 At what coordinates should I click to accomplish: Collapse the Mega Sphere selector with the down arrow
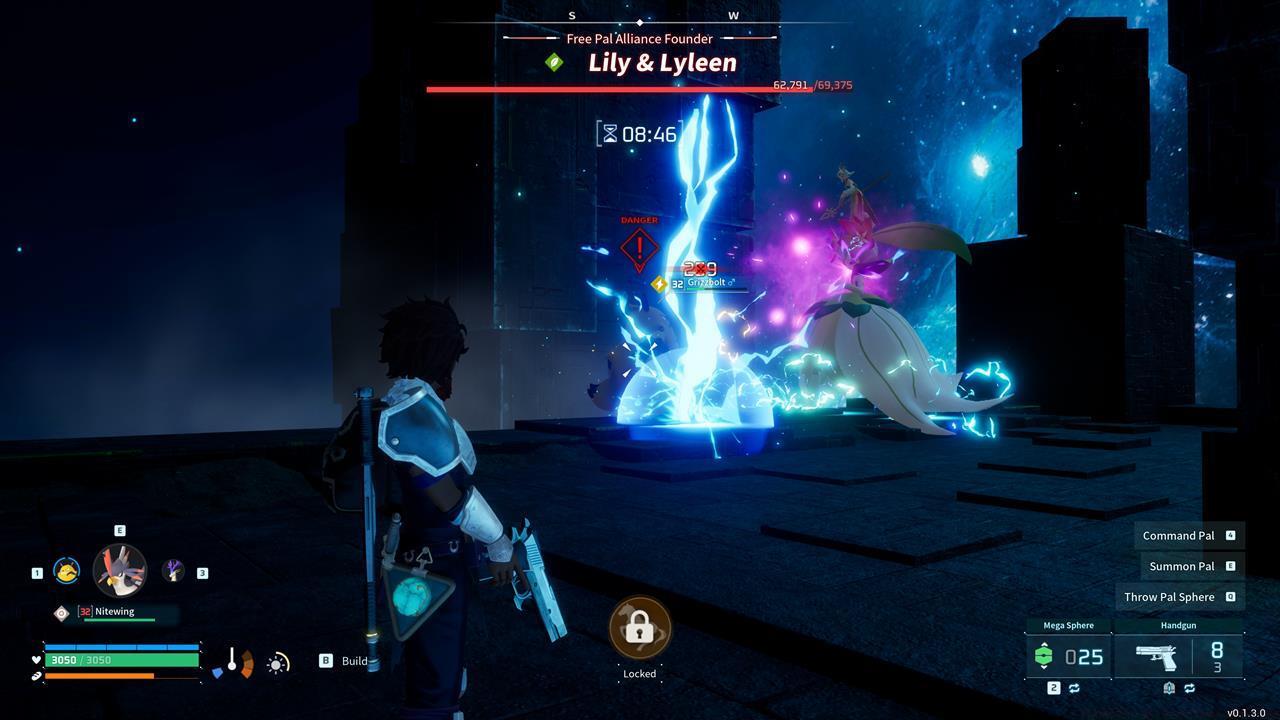pos(1044,668)
